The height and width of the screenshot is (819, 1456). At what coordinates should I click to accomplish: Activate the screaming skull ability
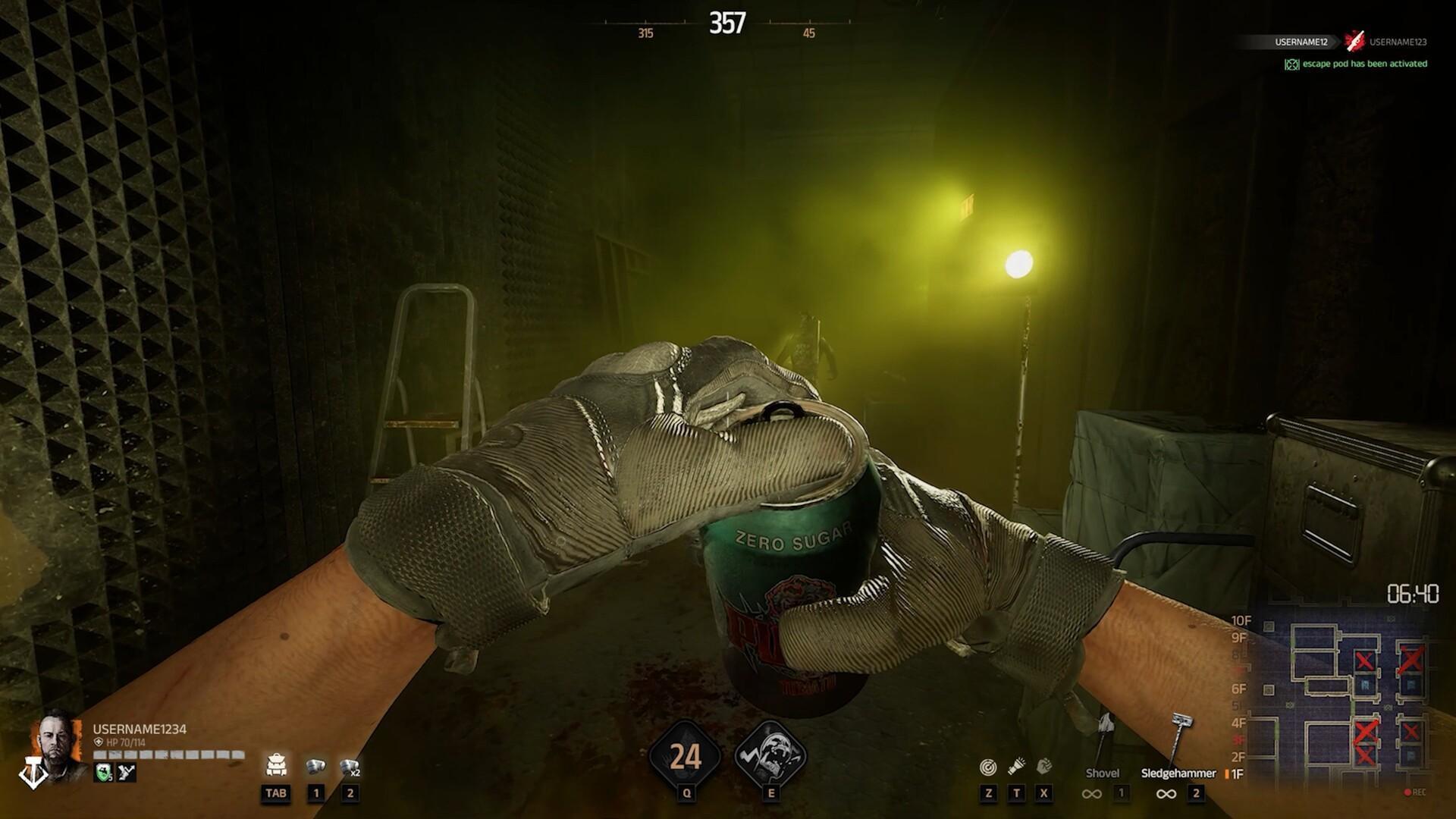(770, 755)
